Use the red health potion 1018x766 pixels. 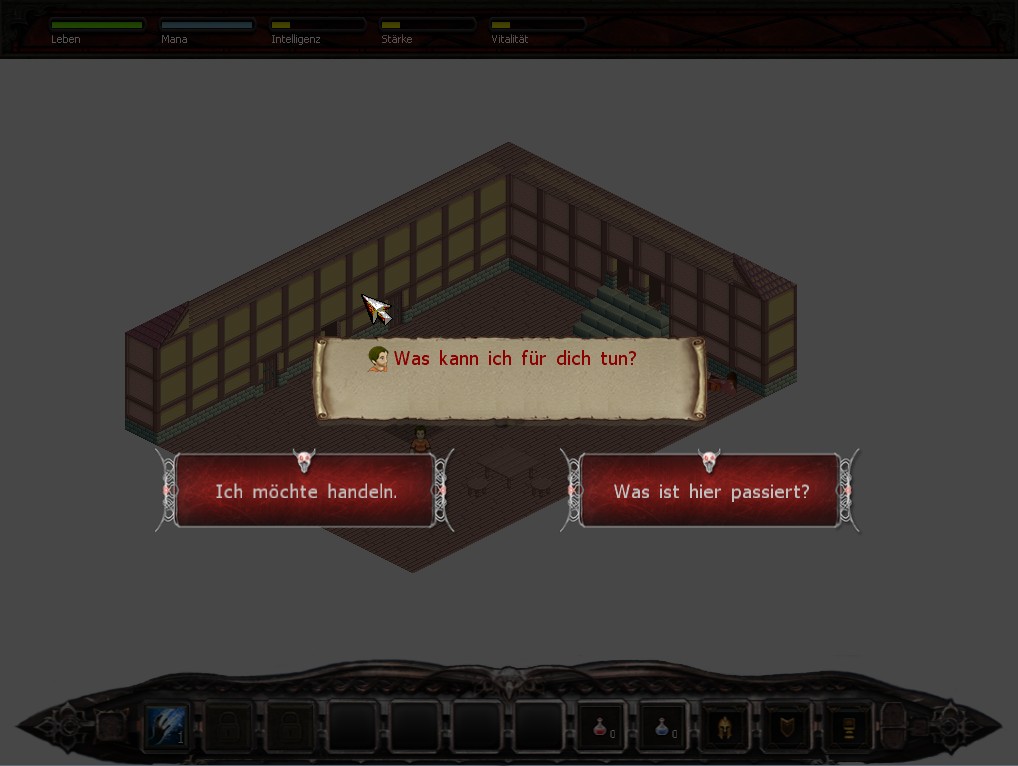pyautogui.click(x=602, y=727)
